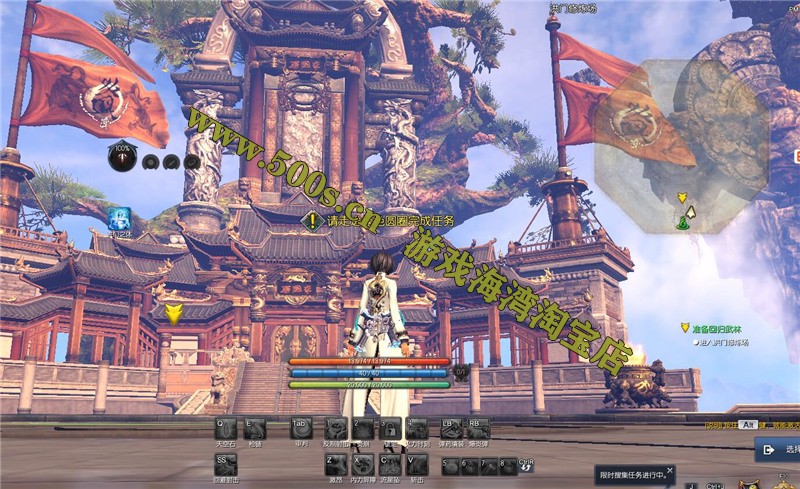
Task: Activate the 天空石 skill on Q
Action: pyautogui.click(x=226, y=428)
